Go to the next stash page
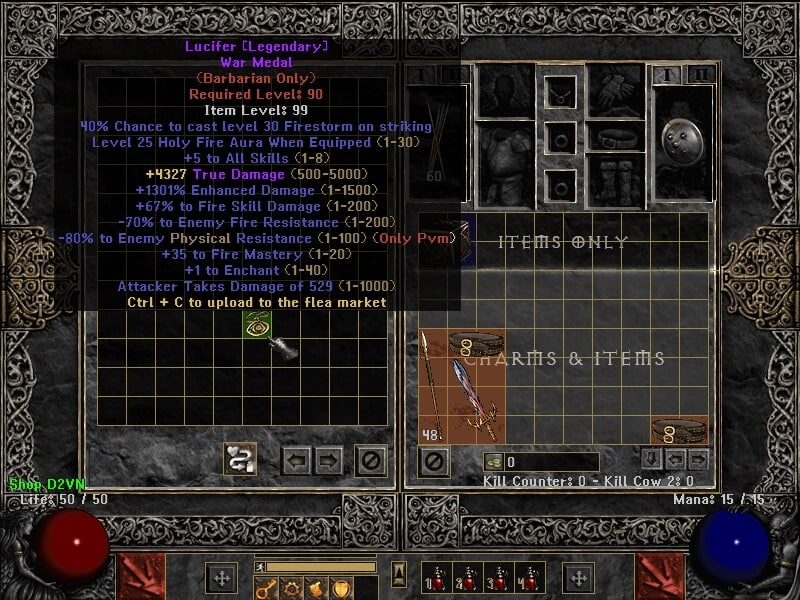The image size is (800, 600). coord(330,461)
